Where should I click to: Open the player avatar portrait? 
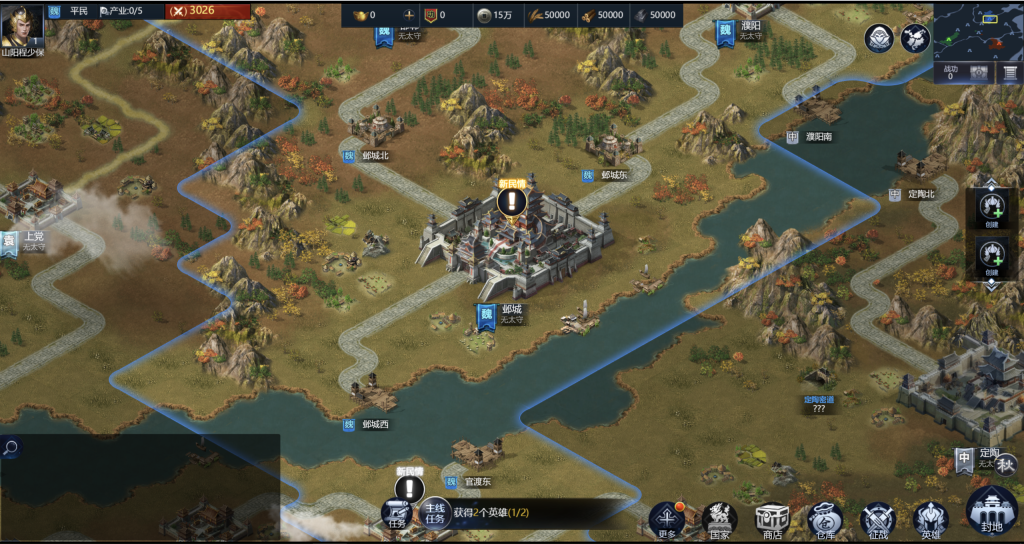[x=22, y=24]
